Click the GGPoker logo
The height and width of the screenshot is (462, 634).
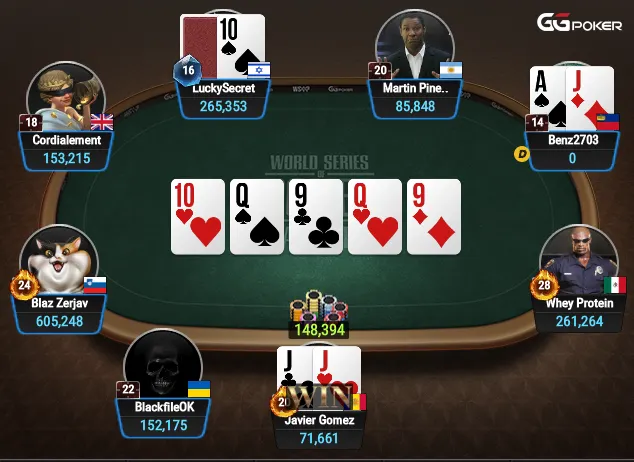(x=580, y=23)
